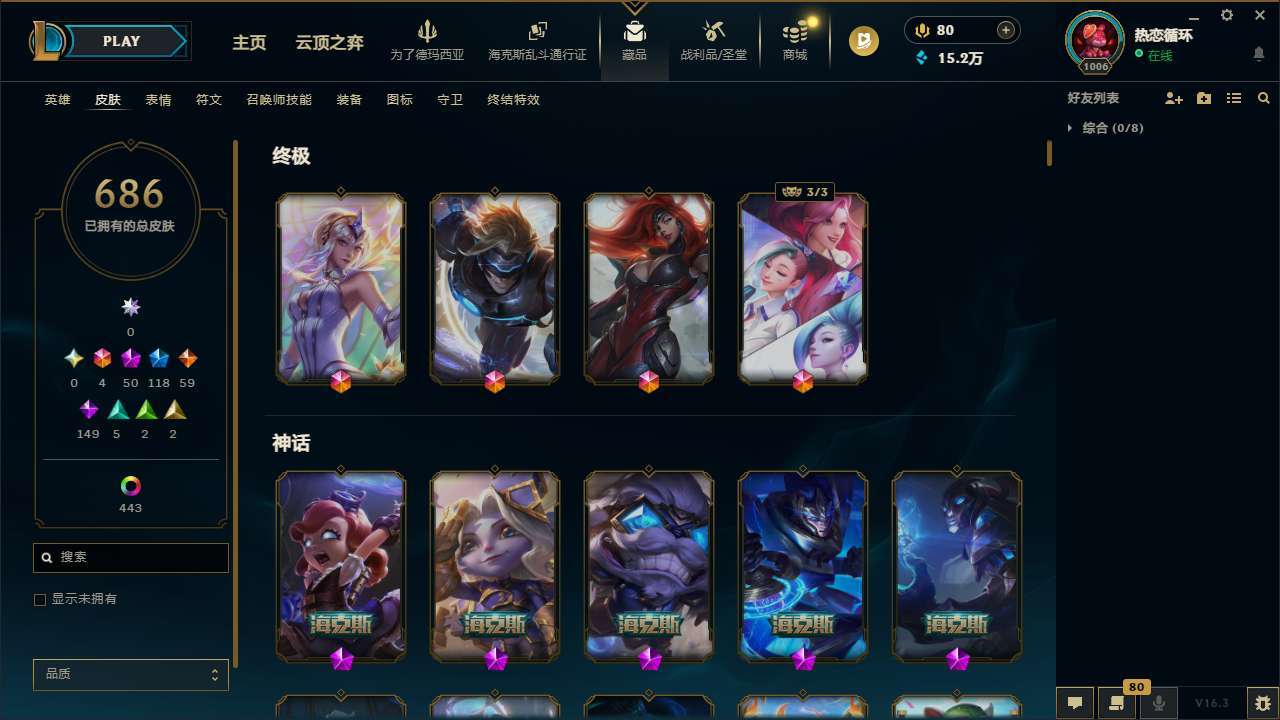
Task: Open the 为了德玛西亚 event icon
Action: [x=428, y=38]
